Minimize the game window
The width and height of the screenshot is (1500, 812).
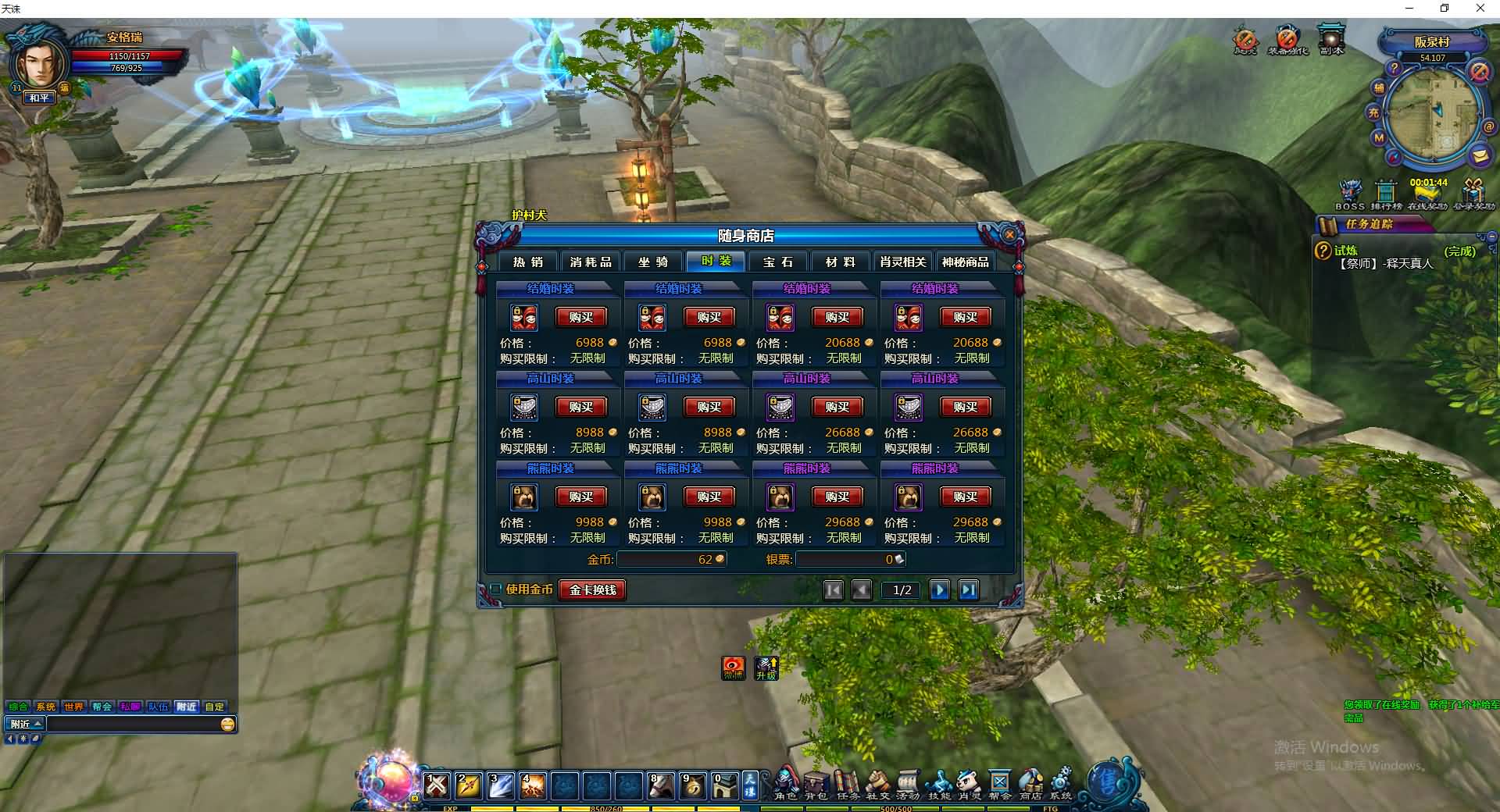(1409, 9)
